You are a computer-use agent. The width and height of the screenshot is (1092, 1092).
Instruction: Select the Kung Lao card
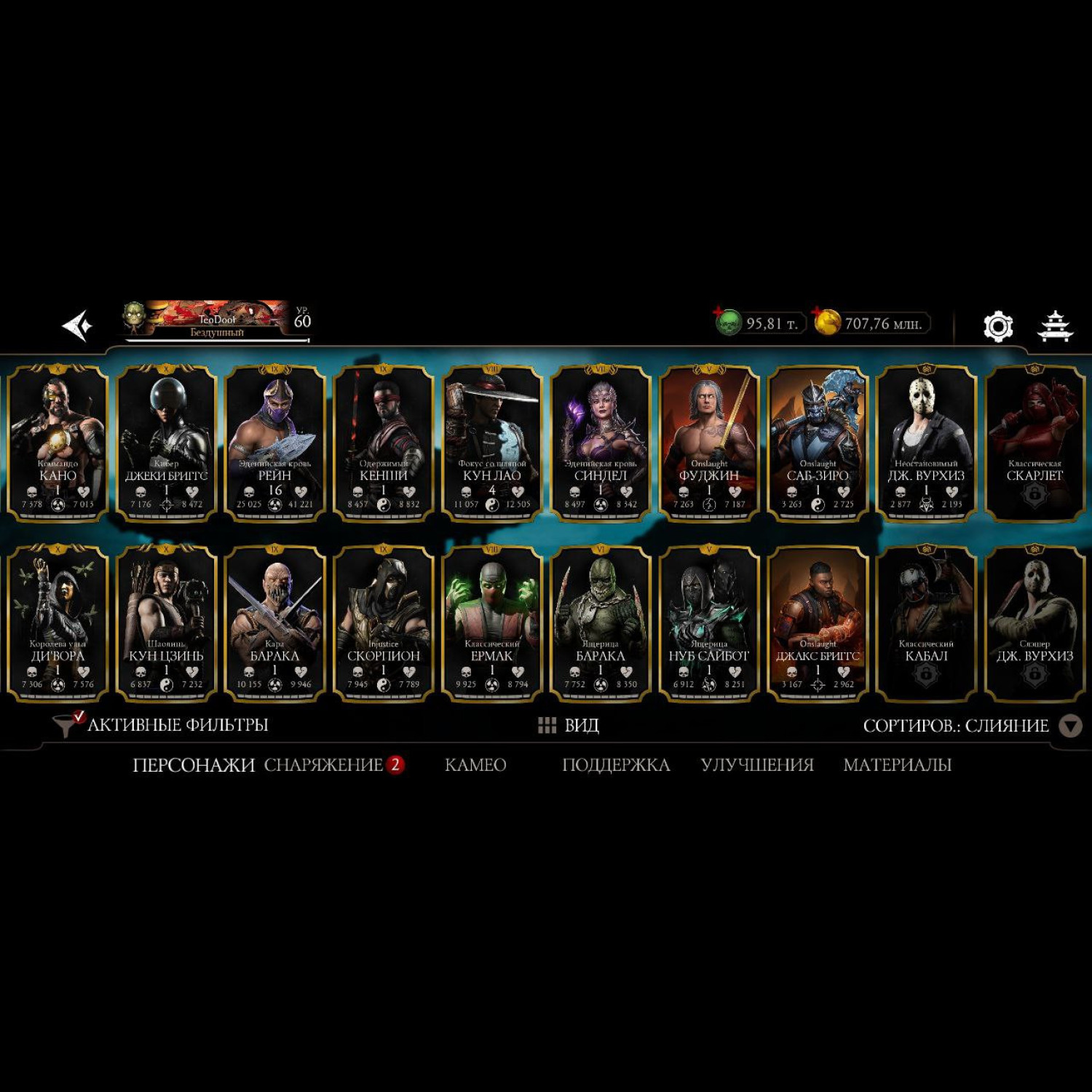tap(492, 443)
